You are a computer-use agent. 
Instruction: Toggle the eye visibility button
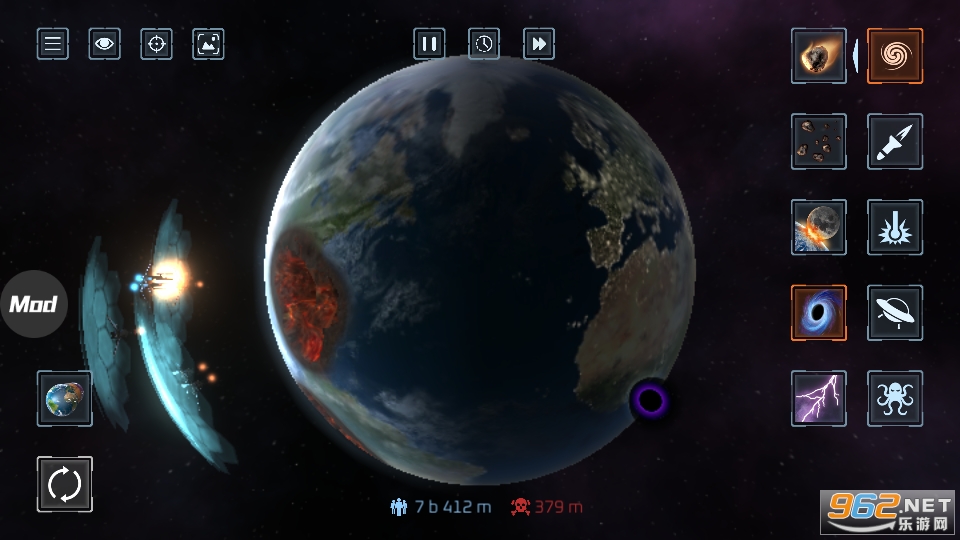105,44
